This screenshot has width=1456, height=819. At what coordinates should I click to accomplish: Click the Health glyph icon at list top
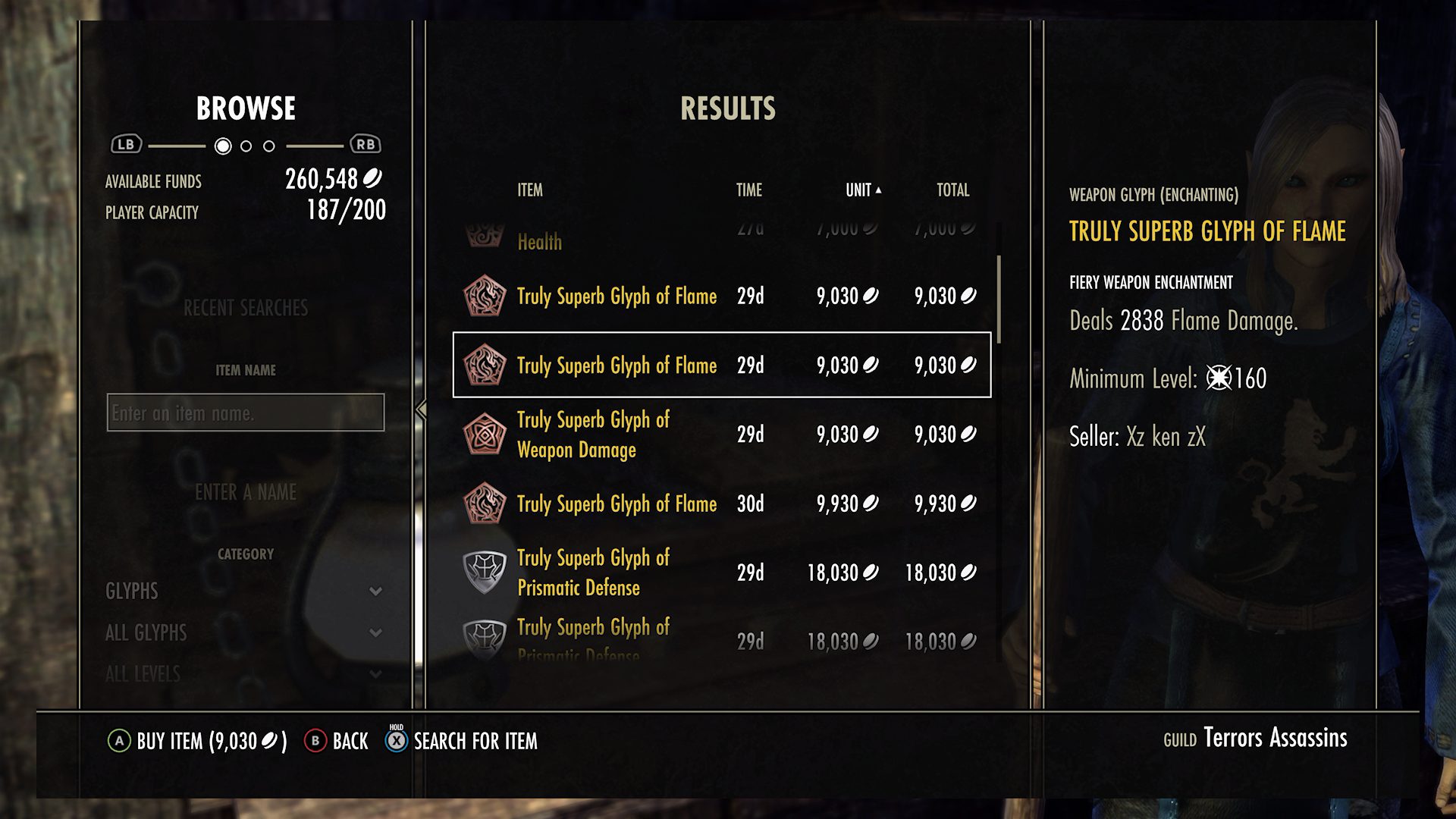(485, 234)
